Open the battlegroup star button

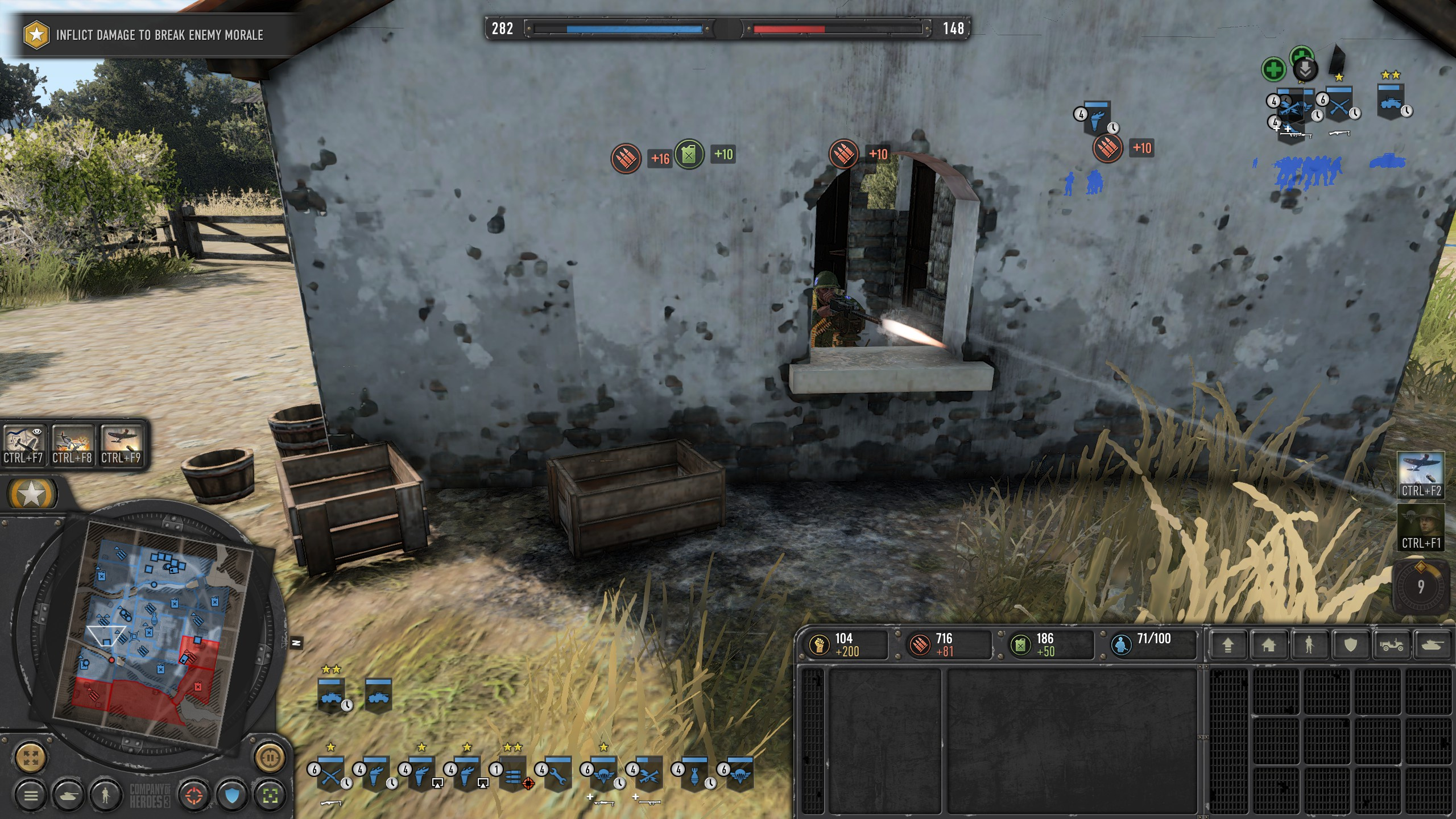pyautogui.click(x=32, y=494)
